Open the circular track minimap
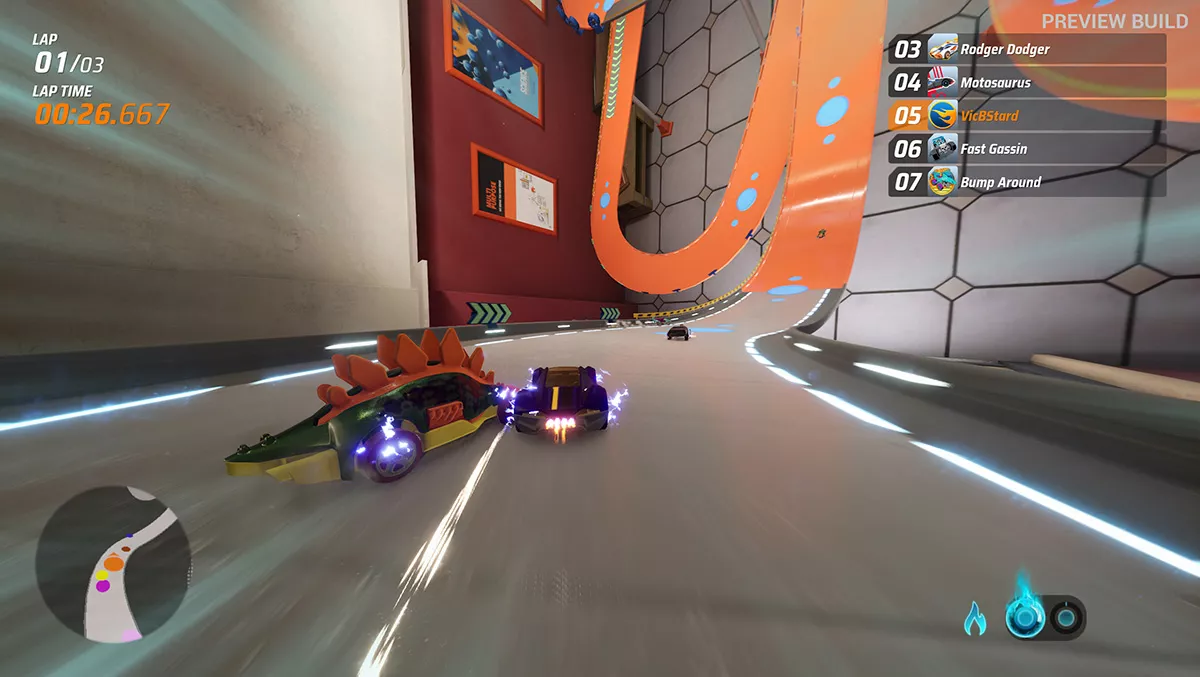The width and height of the screenshot is (1200, 677). pyautogui.click(x=113, y=565)
